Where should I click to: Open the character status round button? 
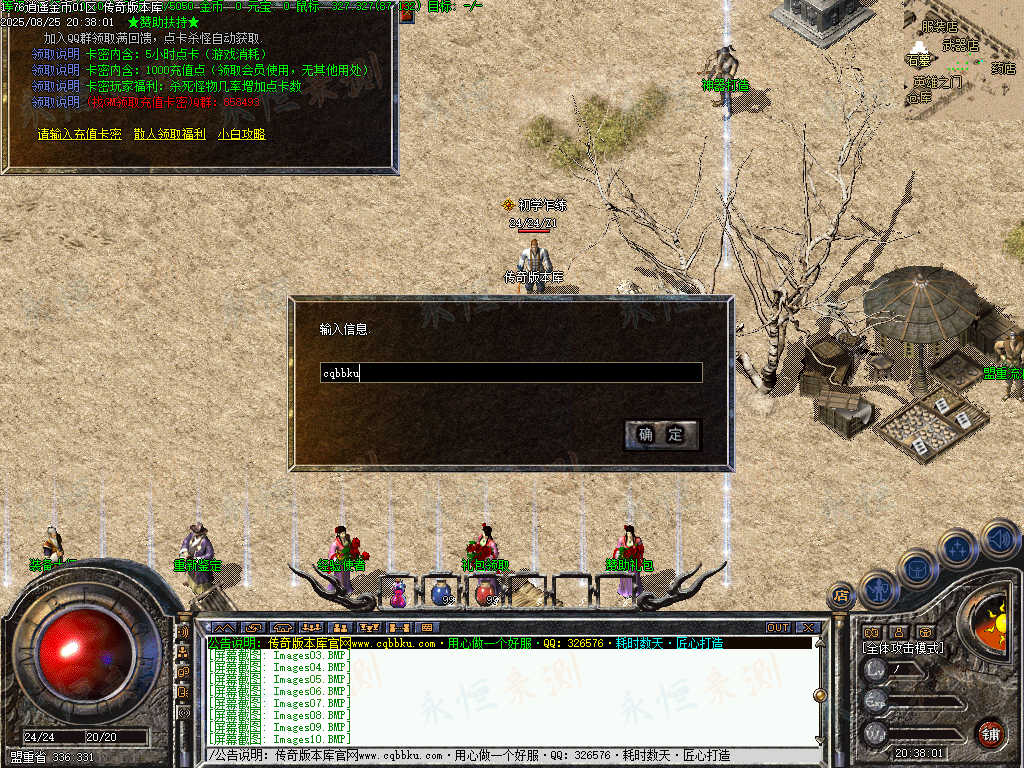pyautogui.click(x=877, y=588)
